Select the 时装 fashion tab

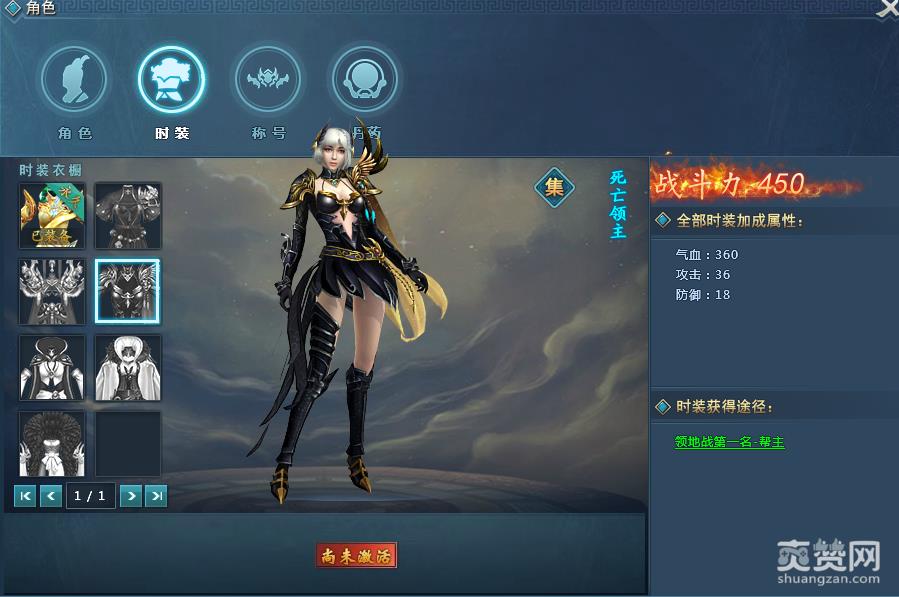click(172, 80)
